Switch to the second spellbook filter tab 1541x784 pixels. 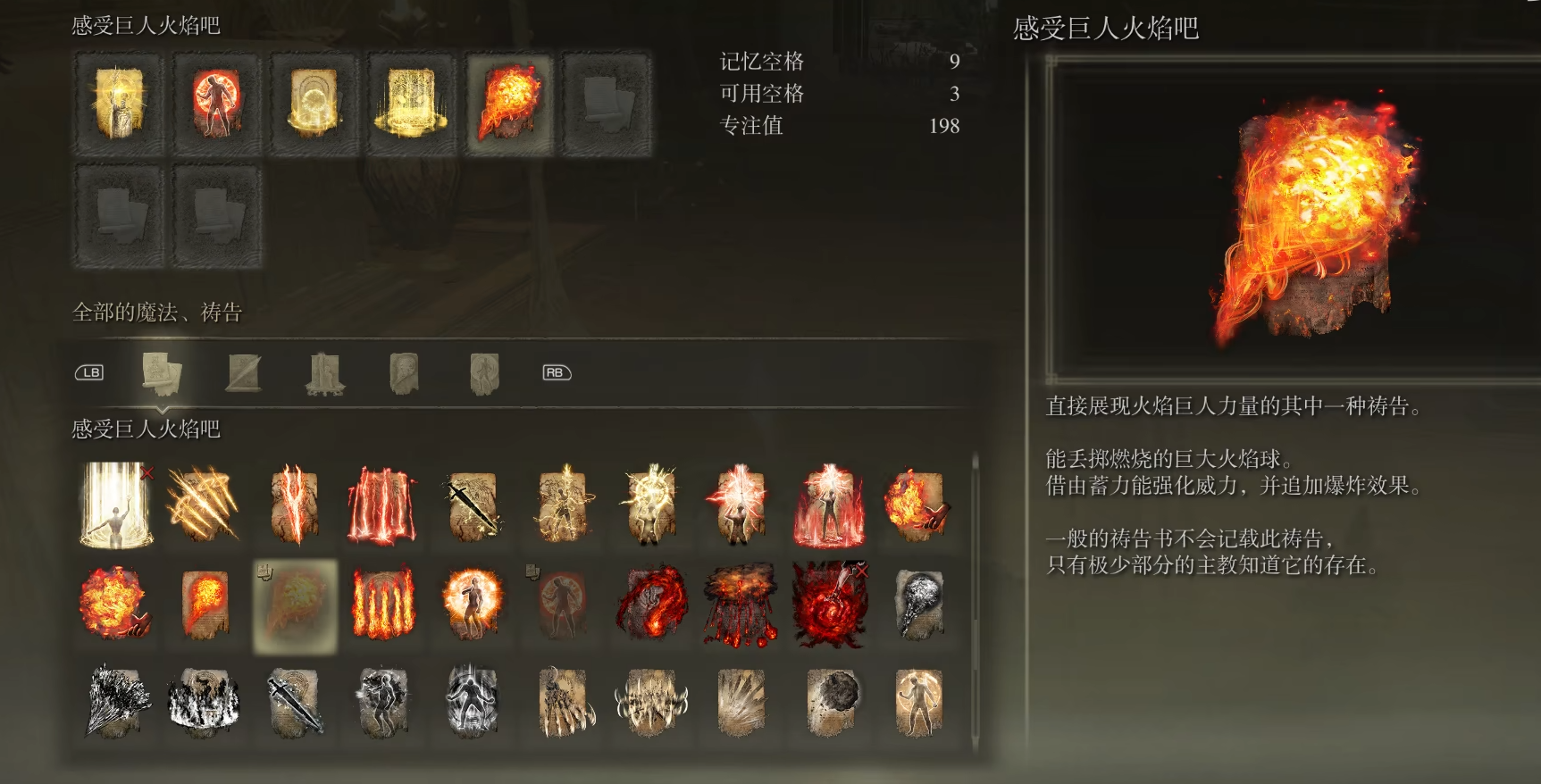point(245,372)
